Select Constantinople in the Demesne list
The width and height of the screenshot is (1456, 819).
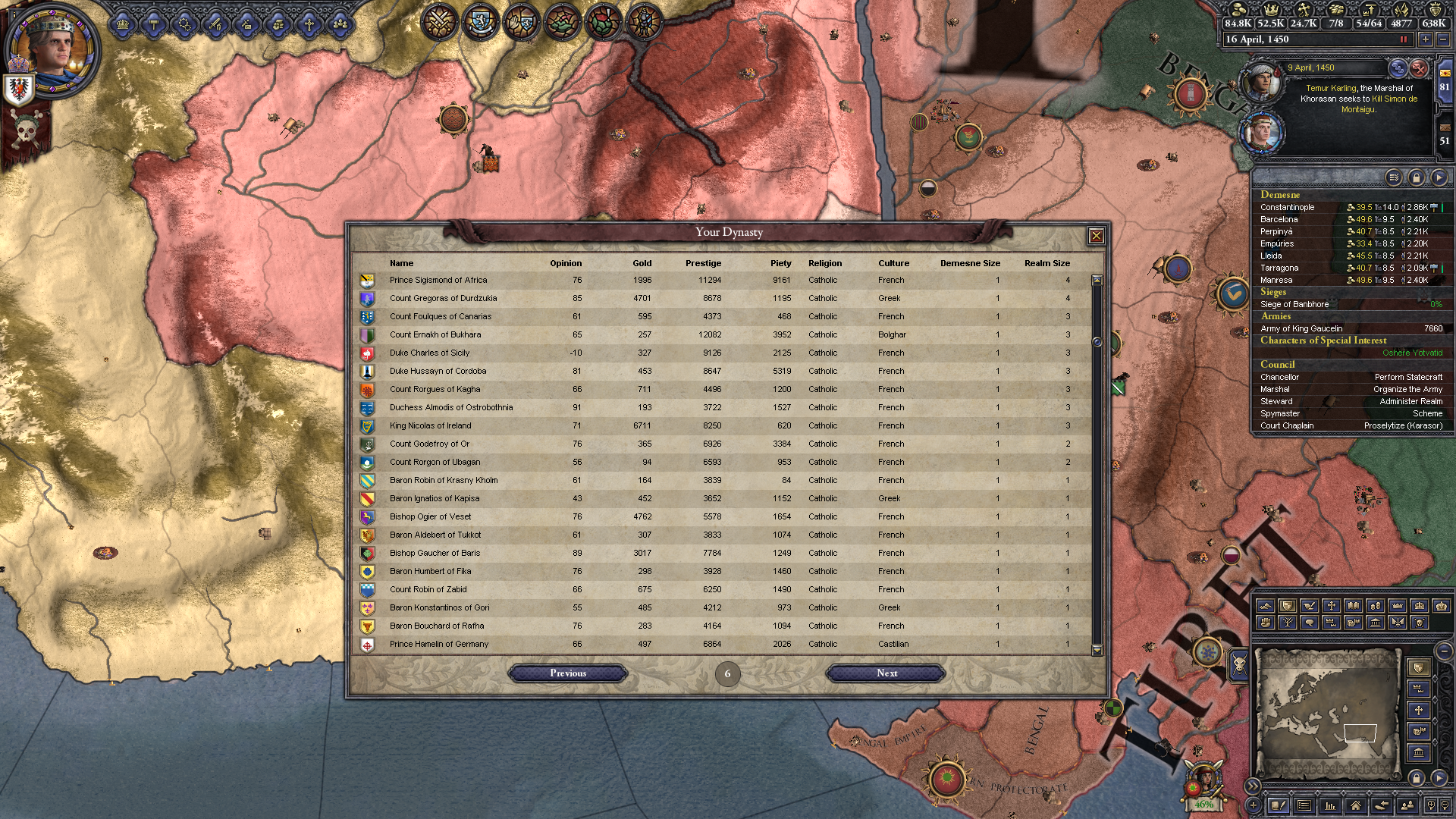click(1288, 207)
